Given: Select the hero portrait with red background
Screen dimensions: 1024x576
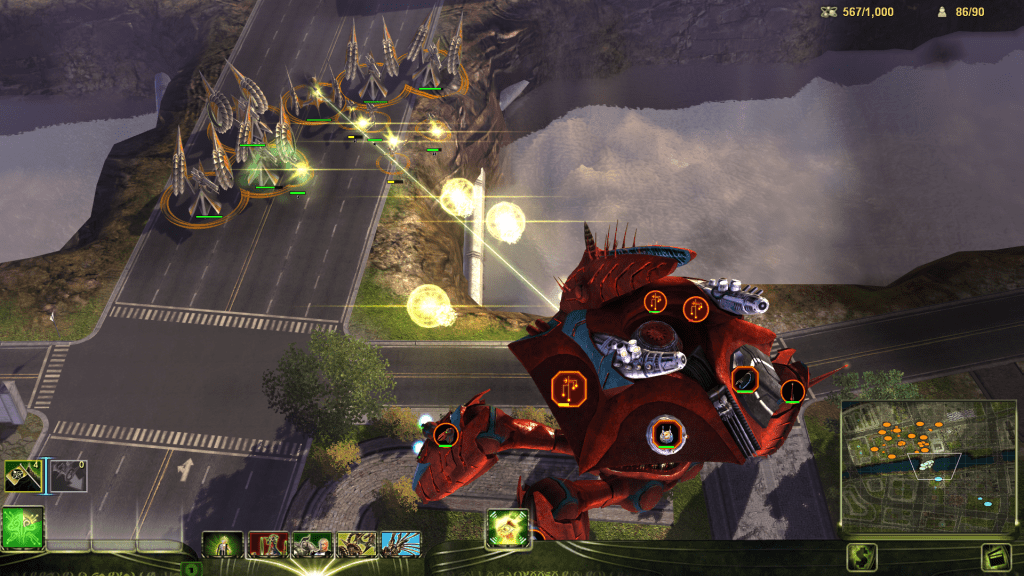Looking at the screenshot, I should click(x=267, y=545).
